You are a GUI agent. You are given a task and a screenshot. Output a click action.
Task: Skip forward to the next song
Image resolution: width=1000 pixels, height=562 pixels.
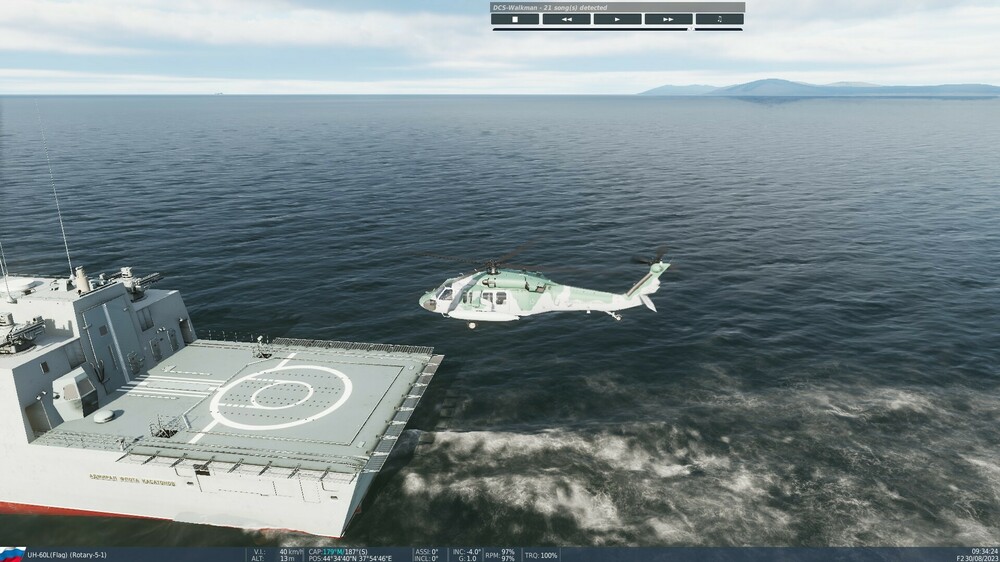click(x=668, y=19)
